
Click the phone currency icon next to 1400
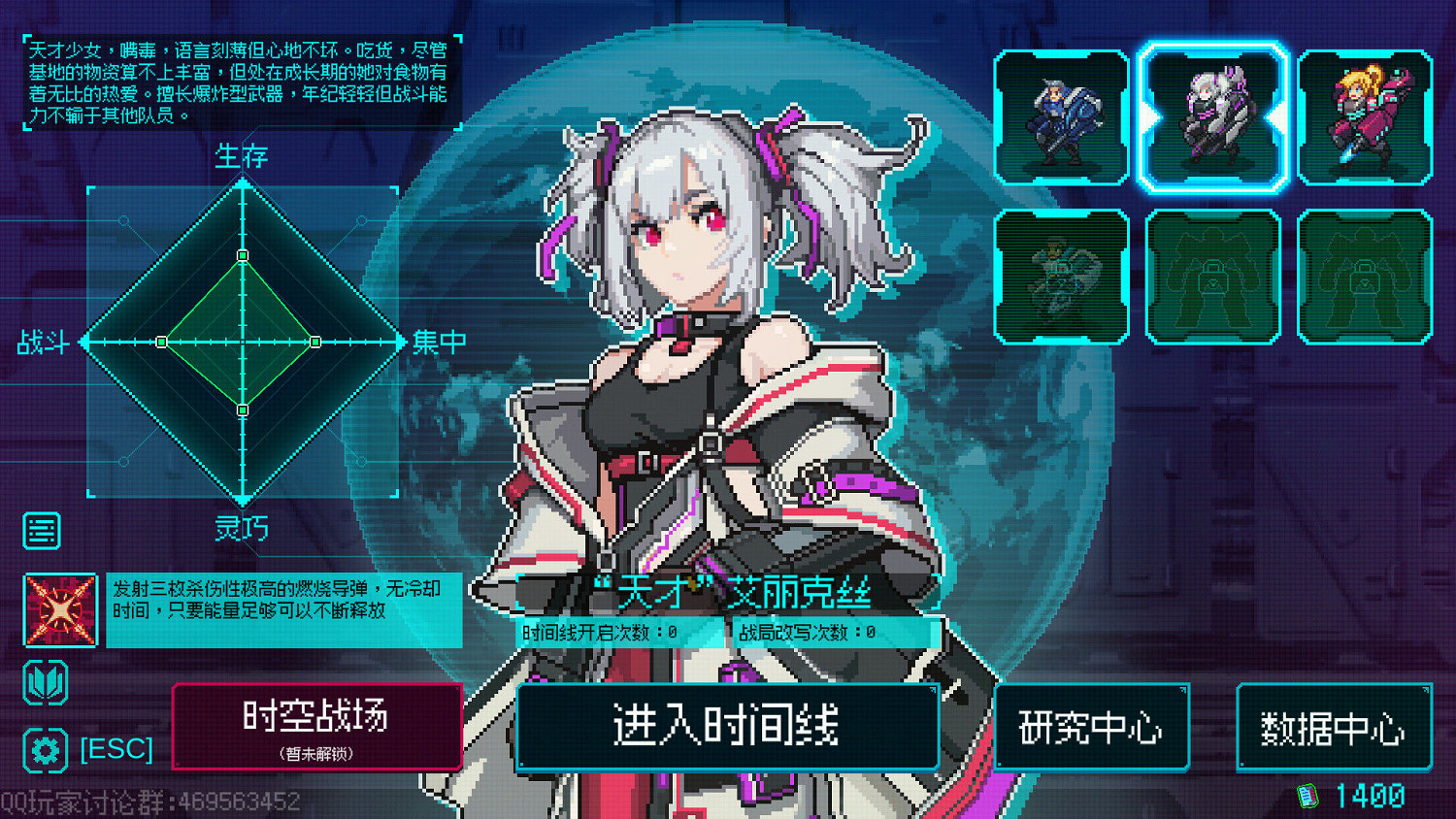1306,794
